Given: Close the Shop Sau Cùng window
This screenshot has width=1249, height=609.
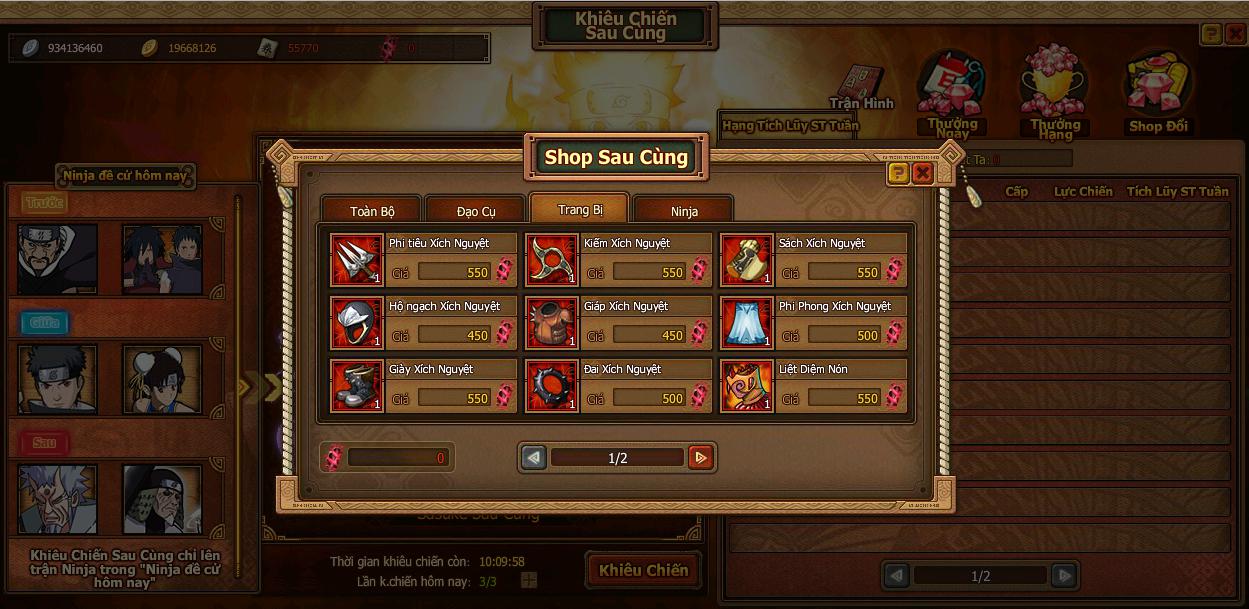Looking at the screenshot, I should pos(923,173).
